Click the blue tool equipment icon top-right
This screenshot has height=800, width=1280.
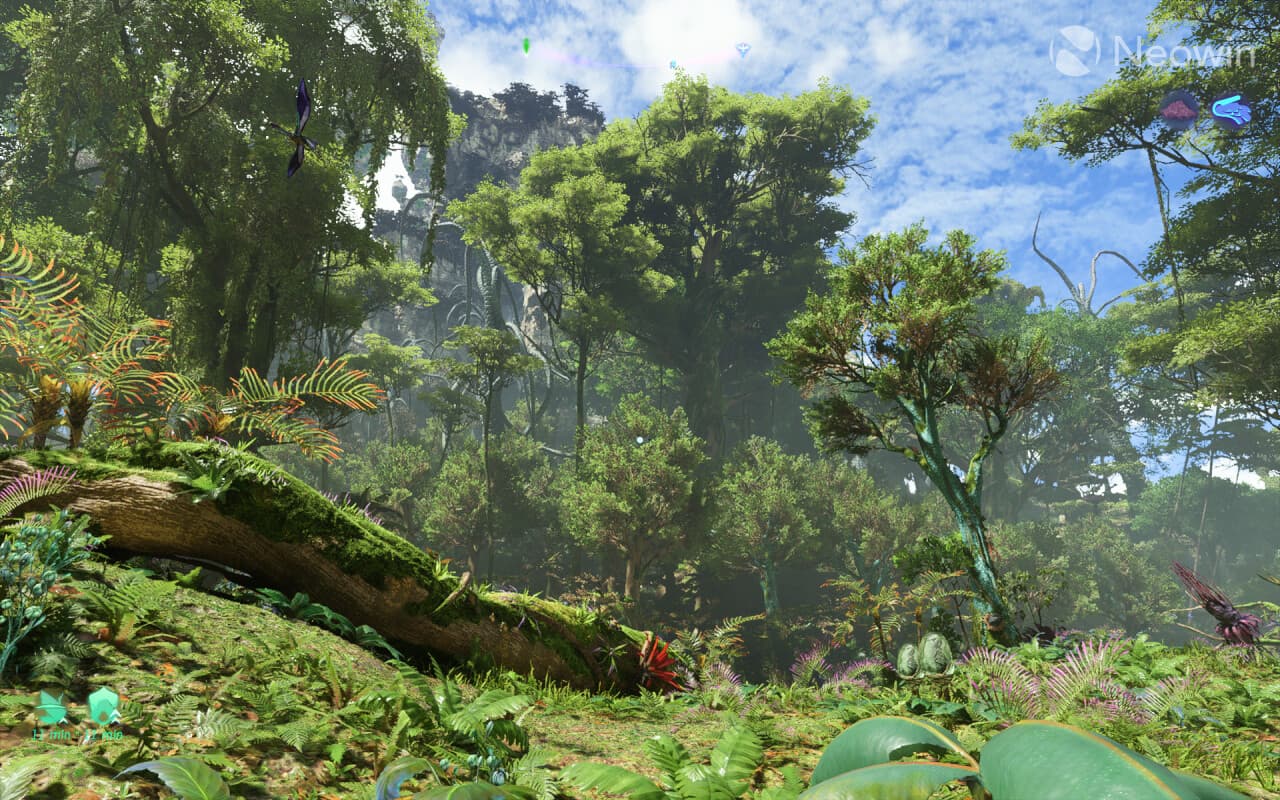(x=1231, y=110)
